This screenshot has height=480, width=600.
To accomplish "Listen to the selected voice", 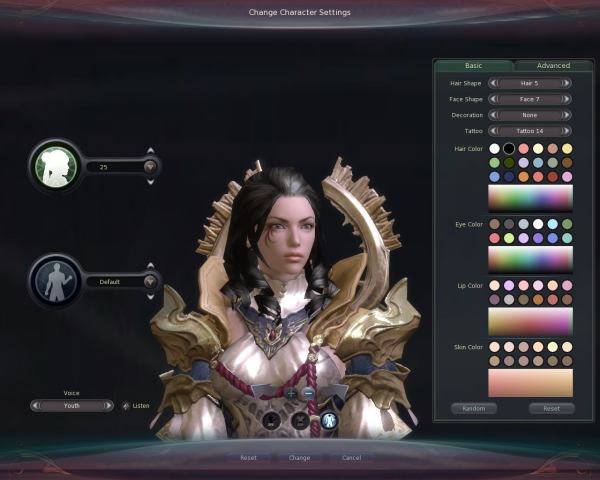I will 126,406.
